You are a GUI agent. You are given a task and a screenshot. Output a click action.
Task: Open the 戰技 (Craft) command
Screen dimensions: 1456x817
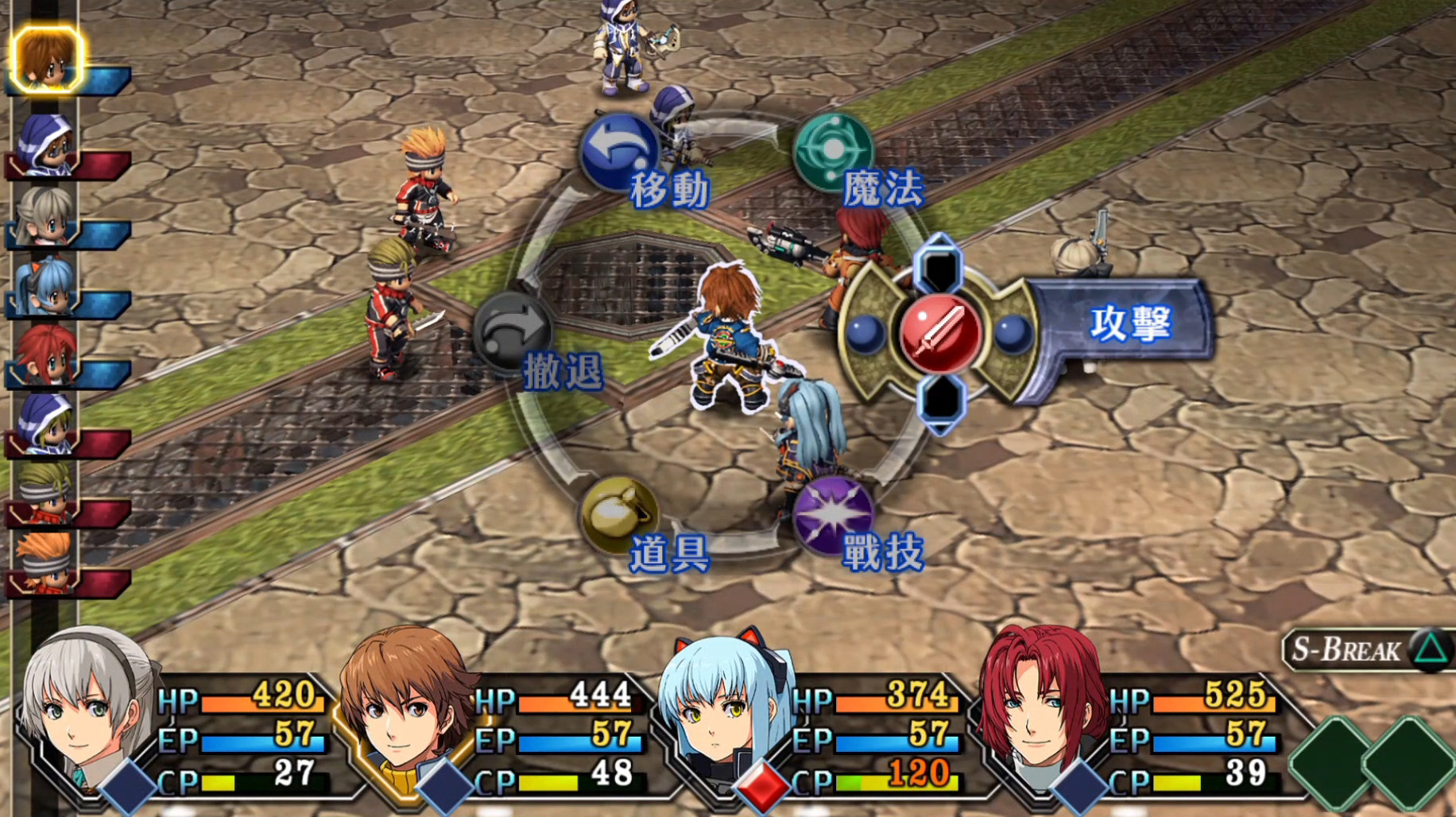point(832,513)
